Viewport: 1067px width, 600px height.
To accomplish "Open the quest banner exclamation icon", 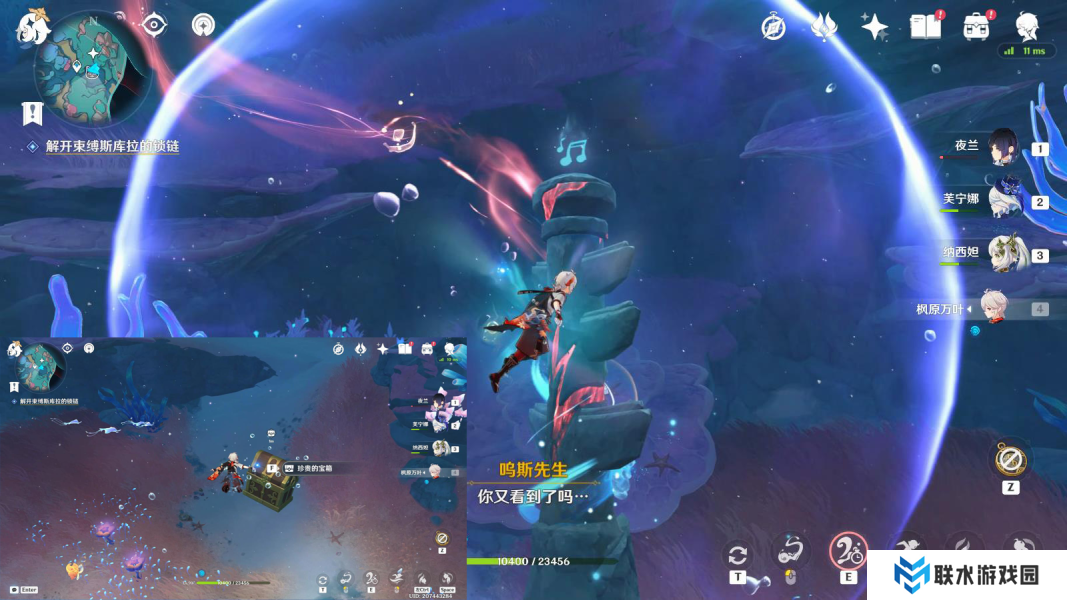I will click(33, 111).
